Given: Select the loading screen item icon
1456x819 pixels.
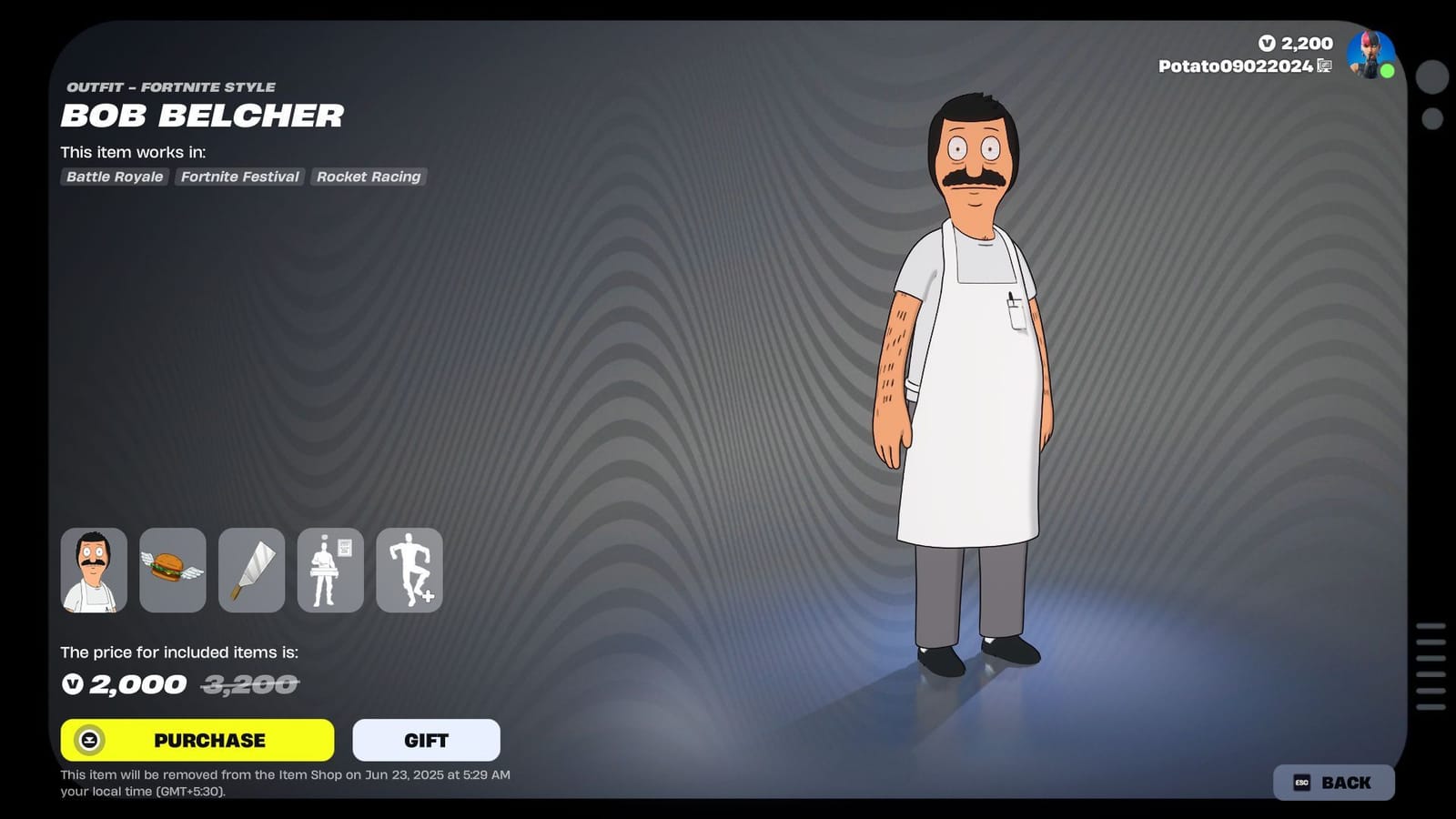Looking at the screenshot, I should (x=329, y=571).
